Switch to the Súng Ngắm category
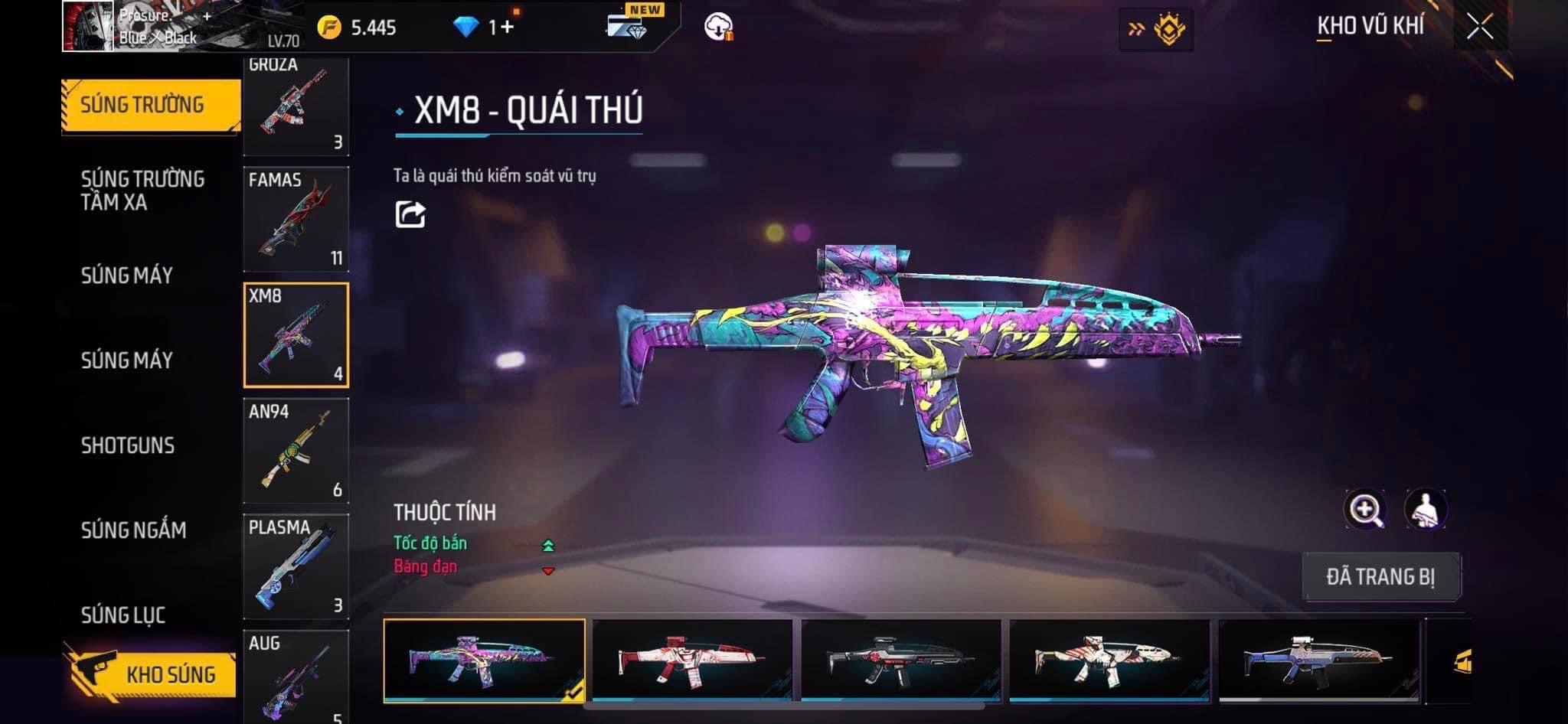1568x724 pixels. coord(133,530)
